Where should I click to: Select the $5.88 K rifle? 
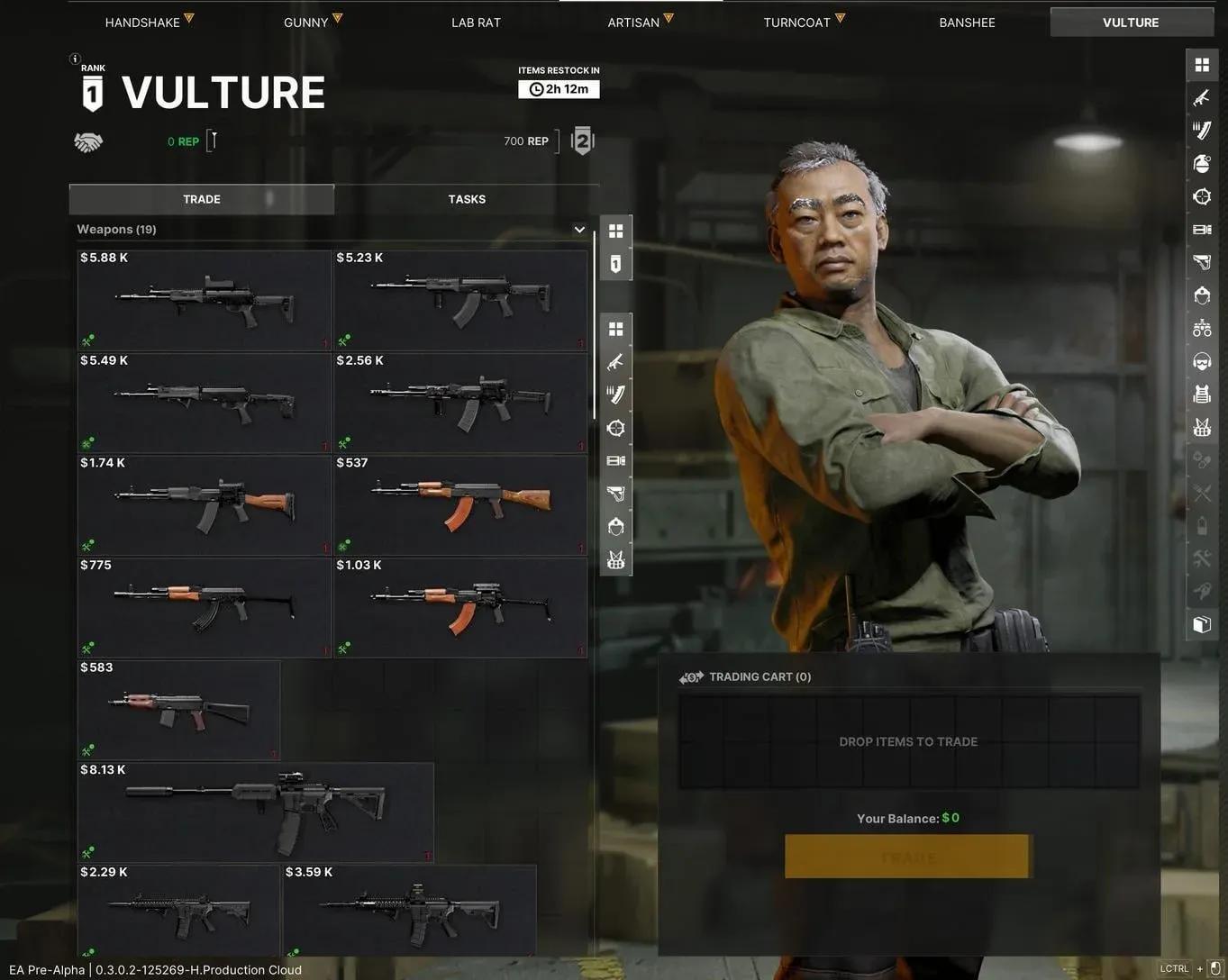coord(205,301)
